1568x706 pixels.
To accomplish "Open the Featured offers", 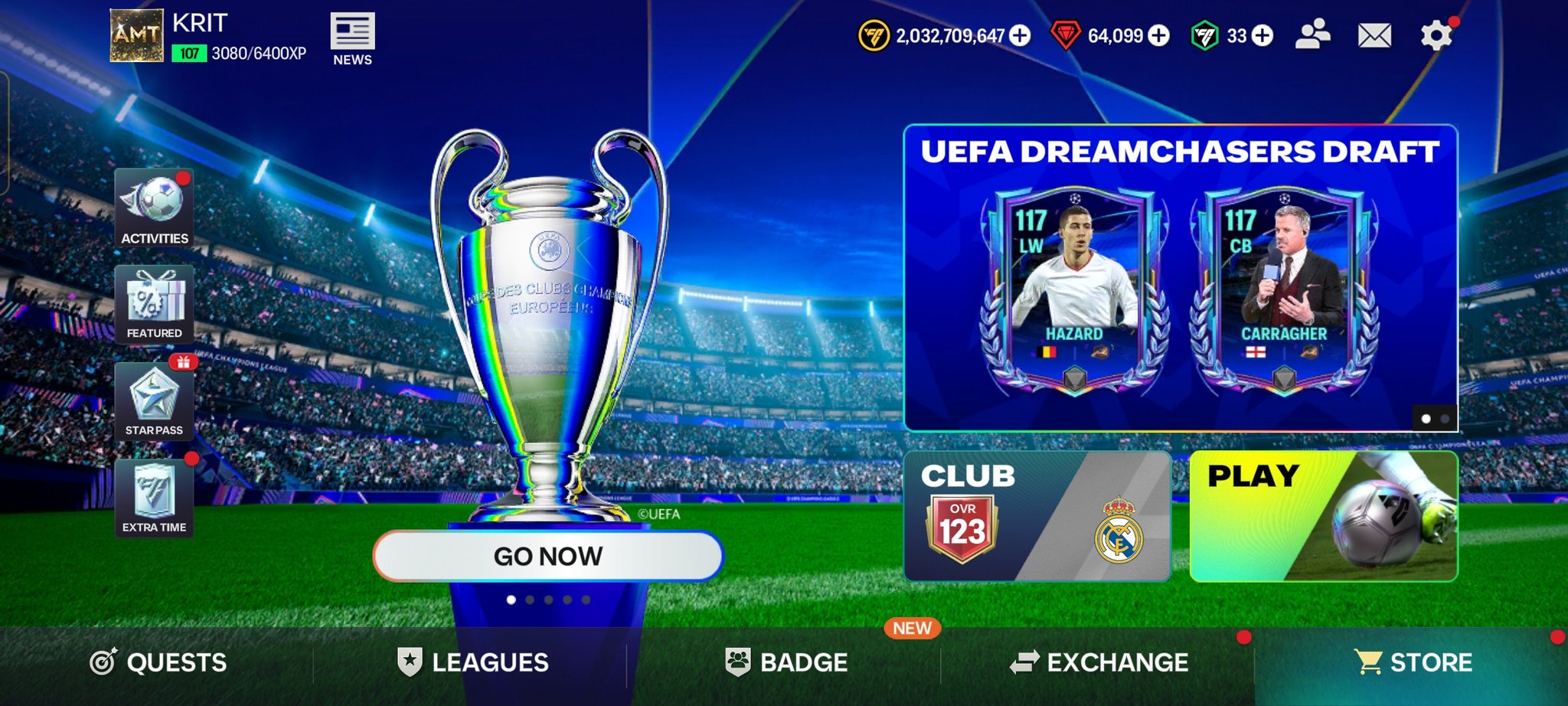I will click(x=154, y=305).
